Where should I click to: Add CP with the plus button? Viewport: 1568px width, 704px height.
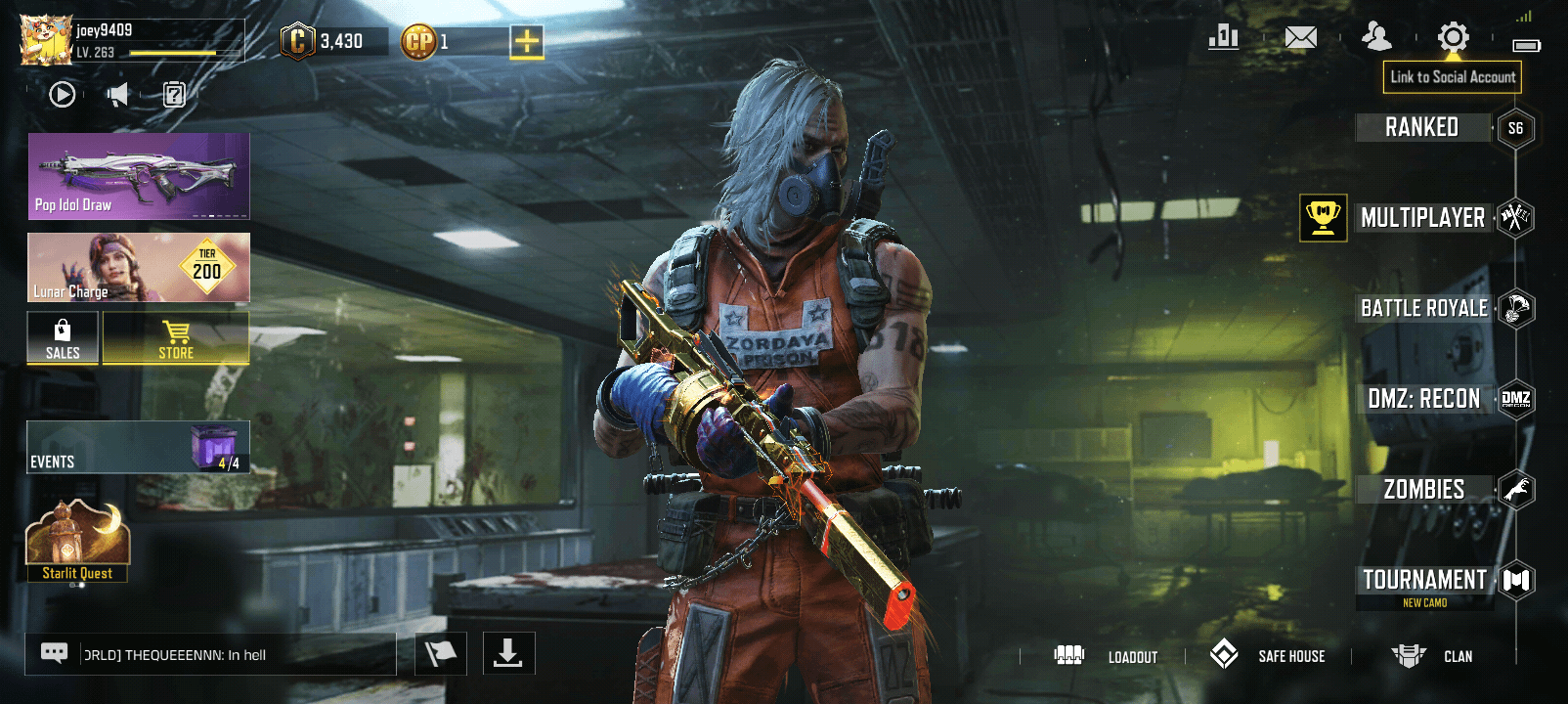pos(527,42)
